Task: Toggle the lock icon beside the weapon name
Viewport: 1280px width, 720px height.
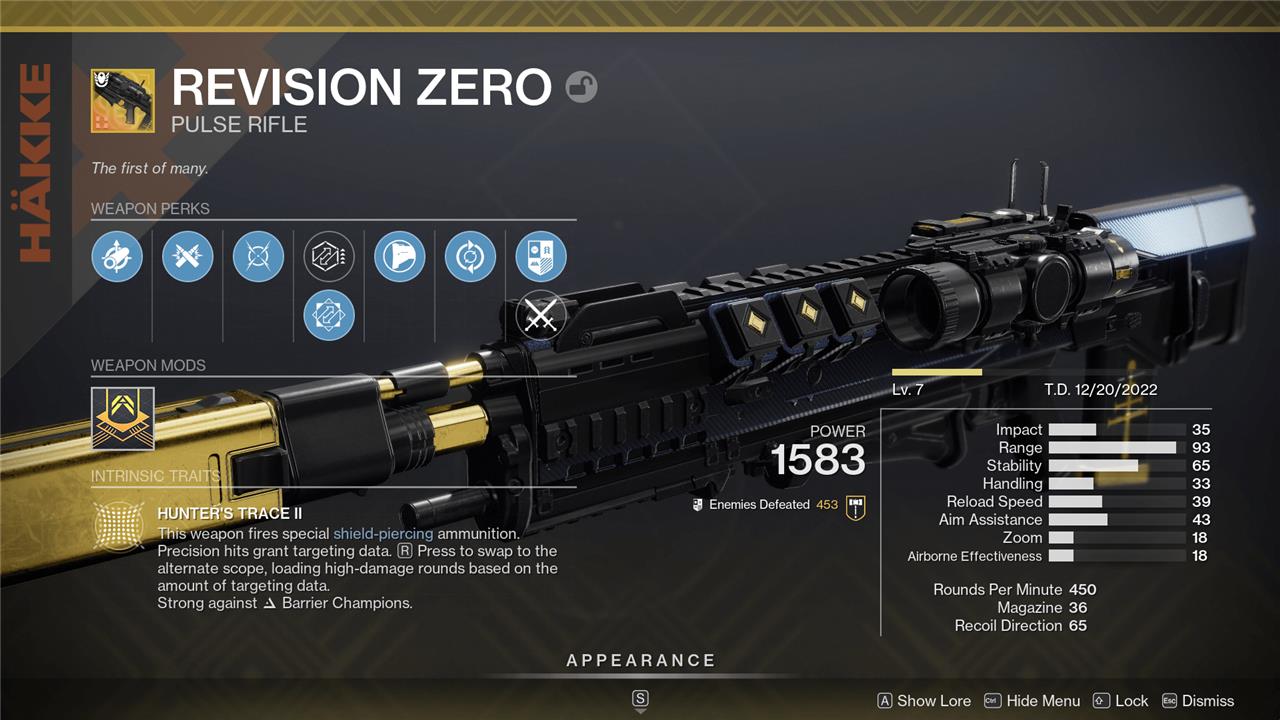Action: [581, 88]
